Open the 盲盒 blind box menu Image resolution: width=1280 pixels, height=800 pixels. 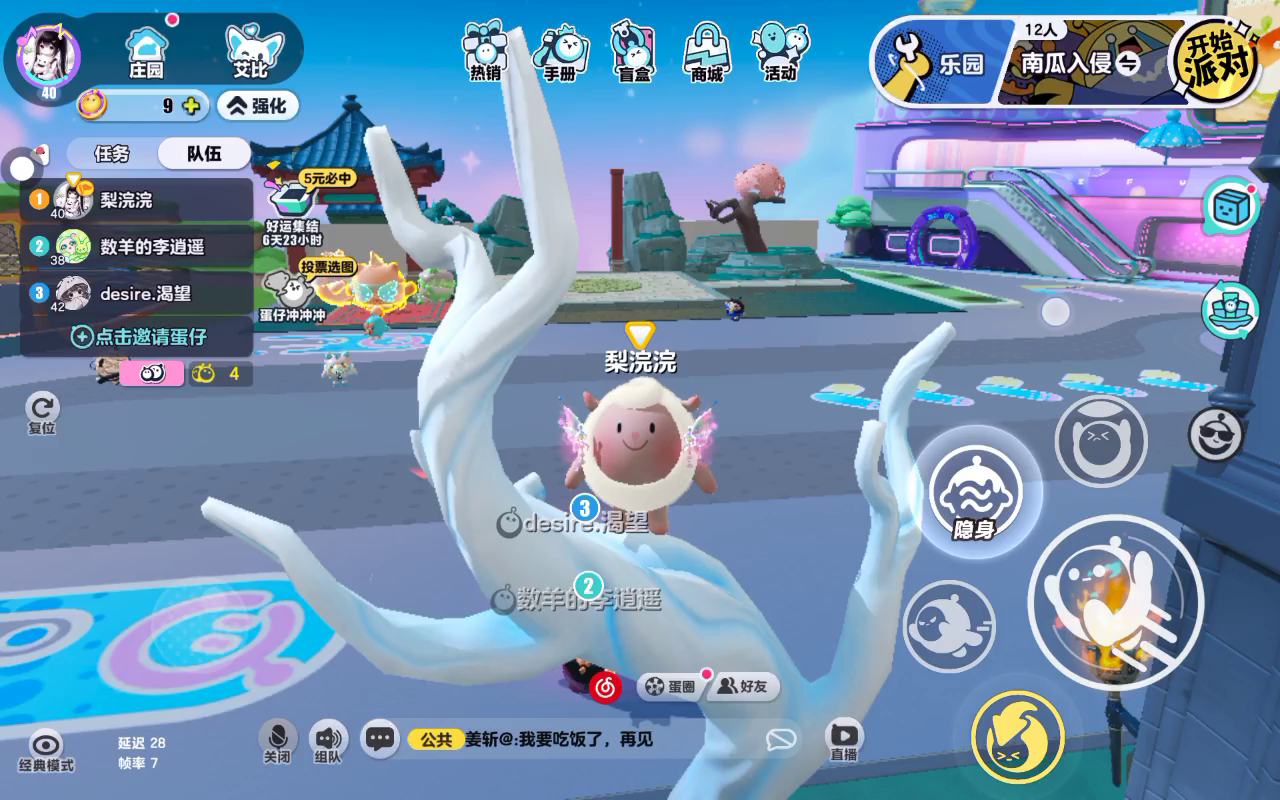click(633, 51)
